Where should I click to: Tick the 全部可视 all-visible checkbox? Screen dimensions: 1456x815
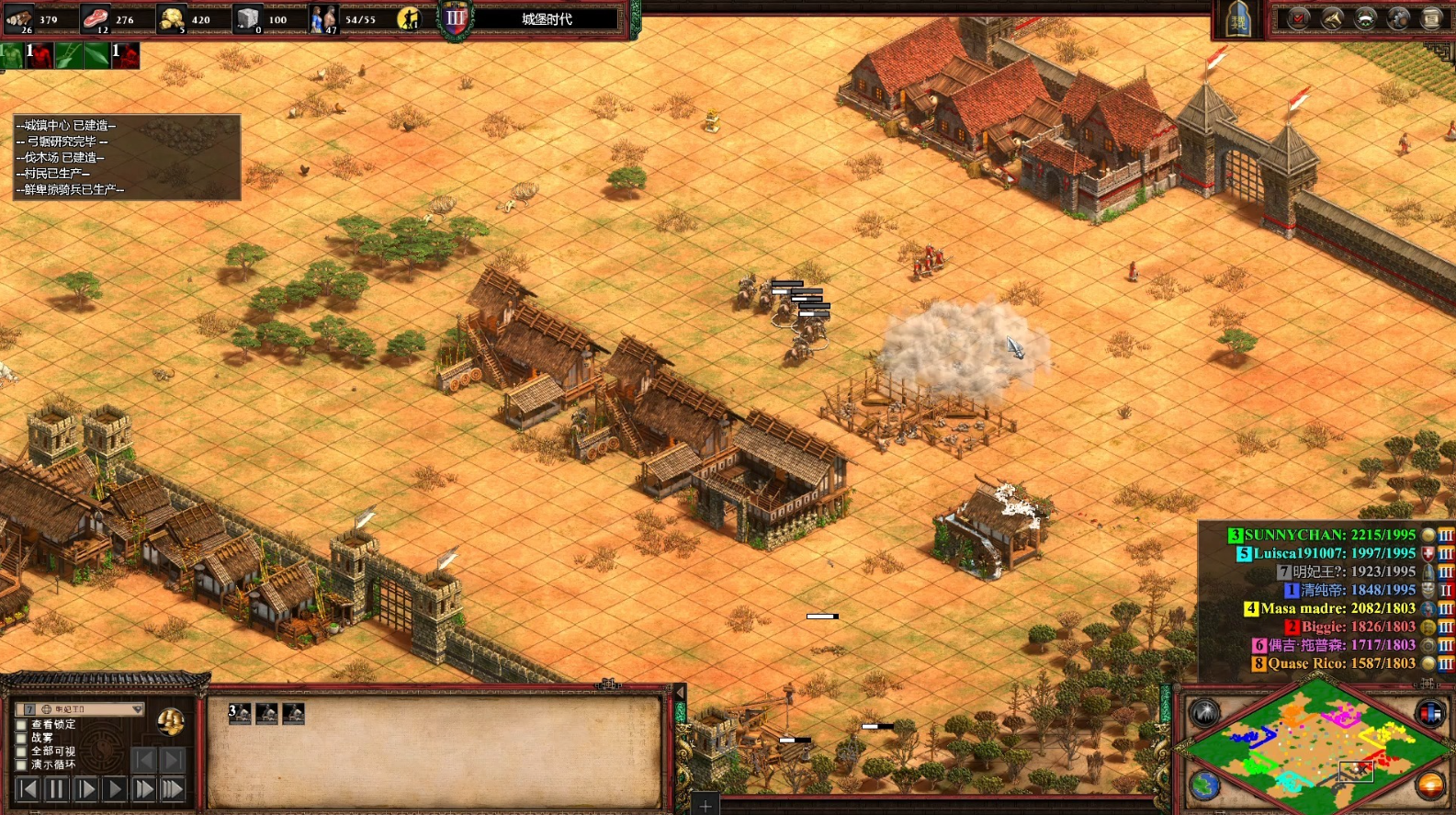pos(21,751)
